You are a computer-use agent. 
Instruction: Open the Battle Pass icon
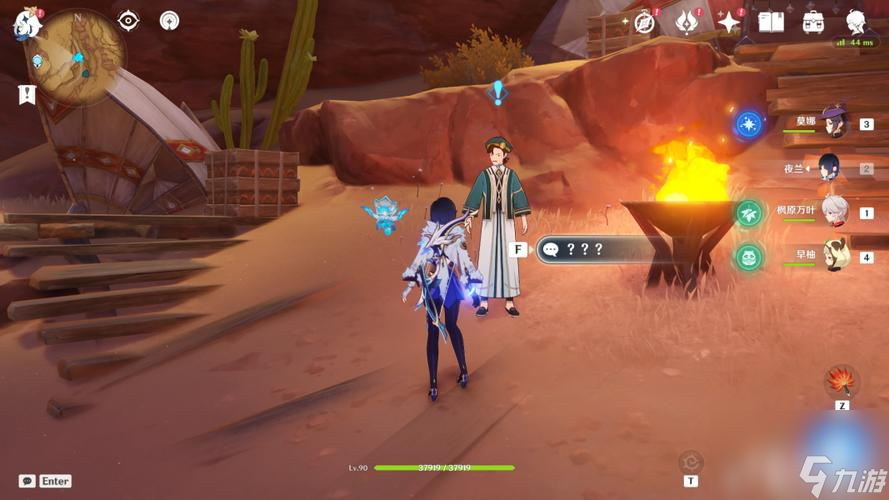click(687, 21)
